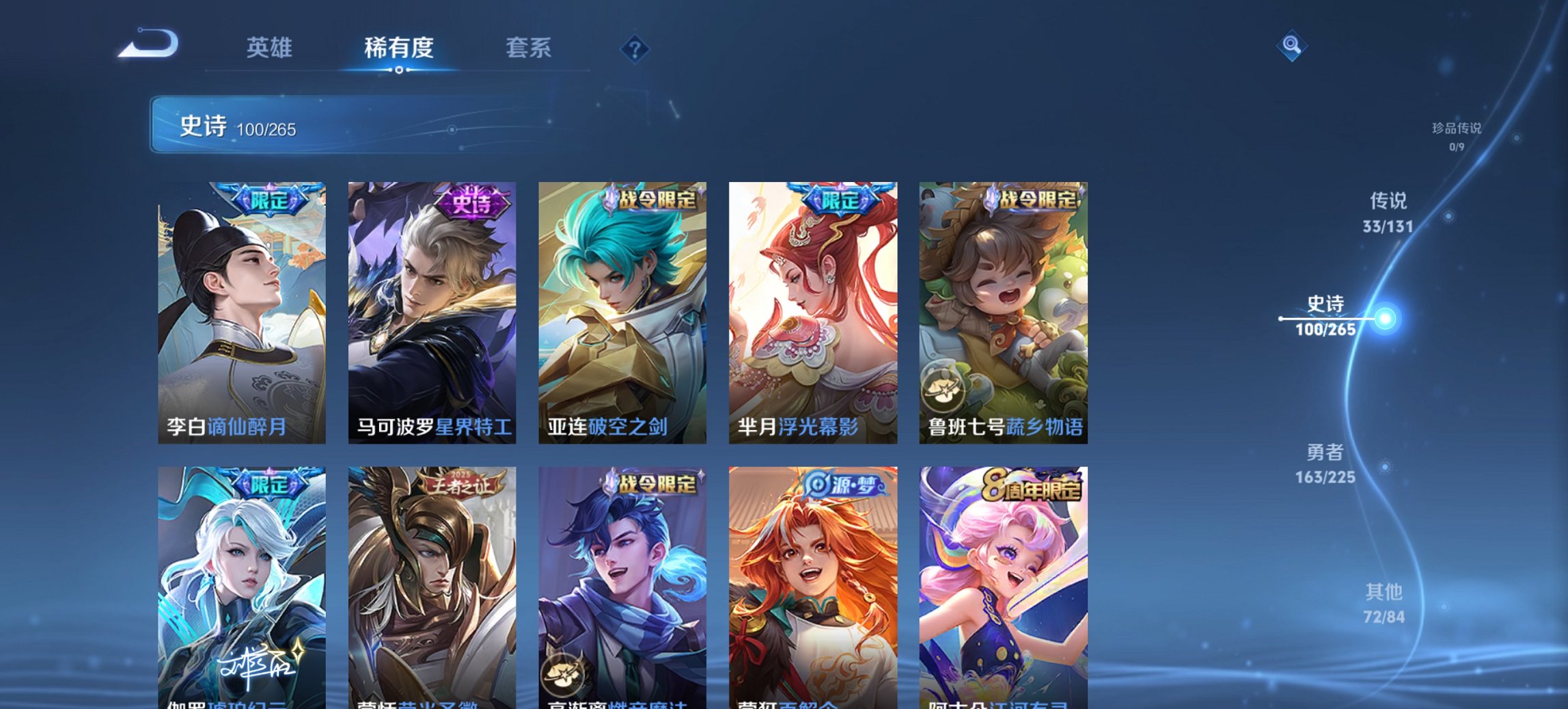Switch to the 英雄 tab
1568x709 pixels.
271,48
